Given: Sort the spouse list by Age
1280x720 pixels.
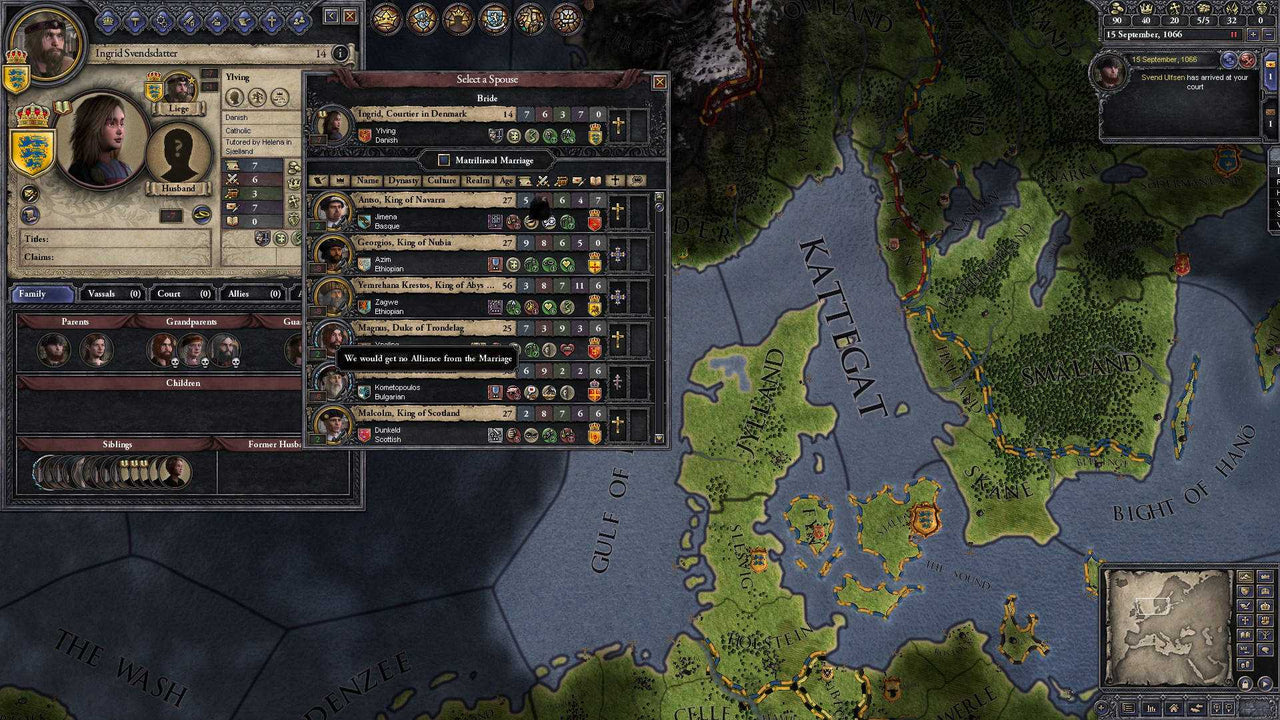Looking at the screenshot, I should pyautogui.click(x=508, y=181).
